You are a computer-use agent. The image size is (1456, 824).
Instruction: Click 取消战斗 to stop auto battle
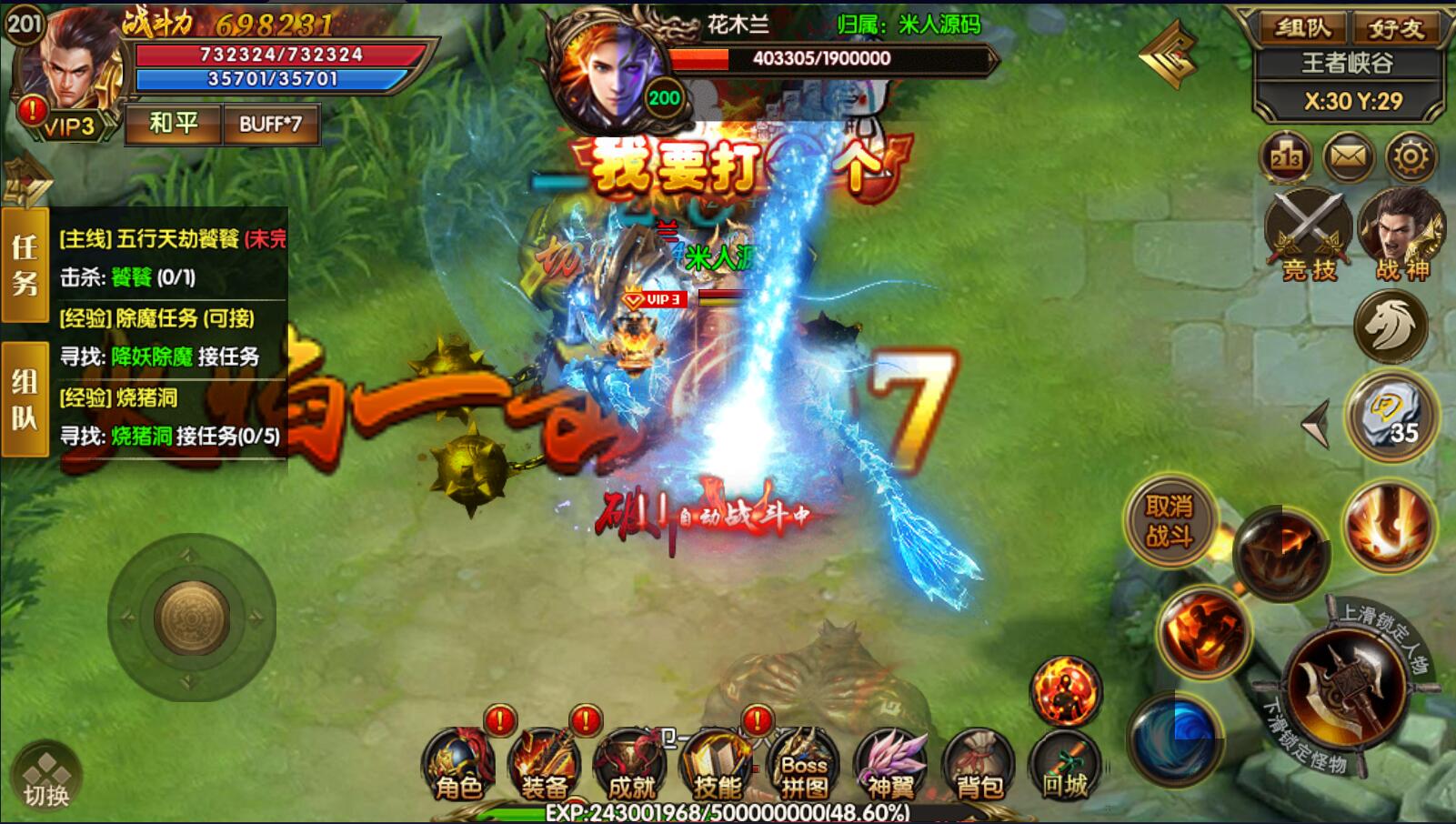[x=1170, y=521]
